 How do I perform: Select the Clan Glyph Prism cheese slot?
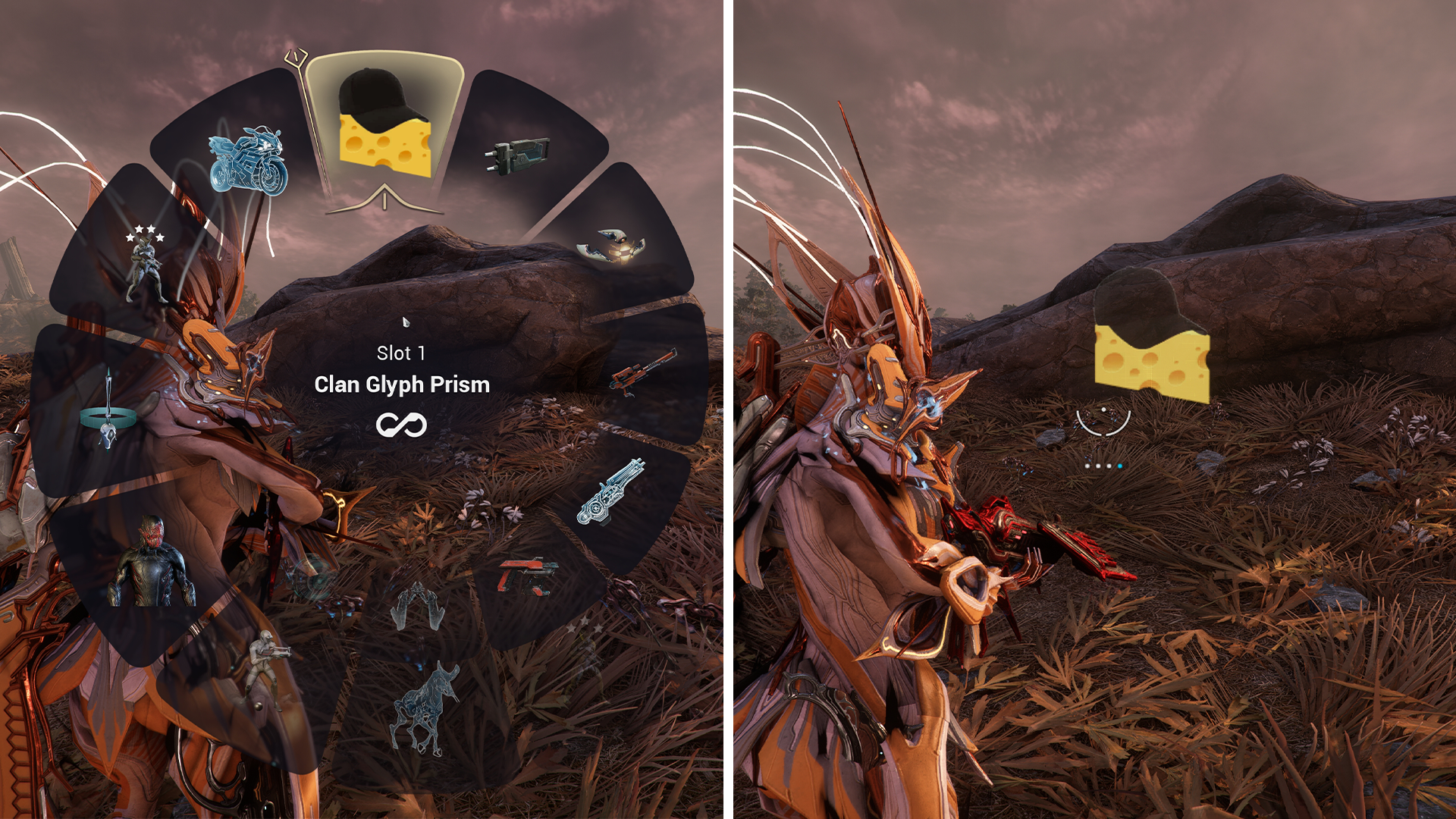coord(384,125)
